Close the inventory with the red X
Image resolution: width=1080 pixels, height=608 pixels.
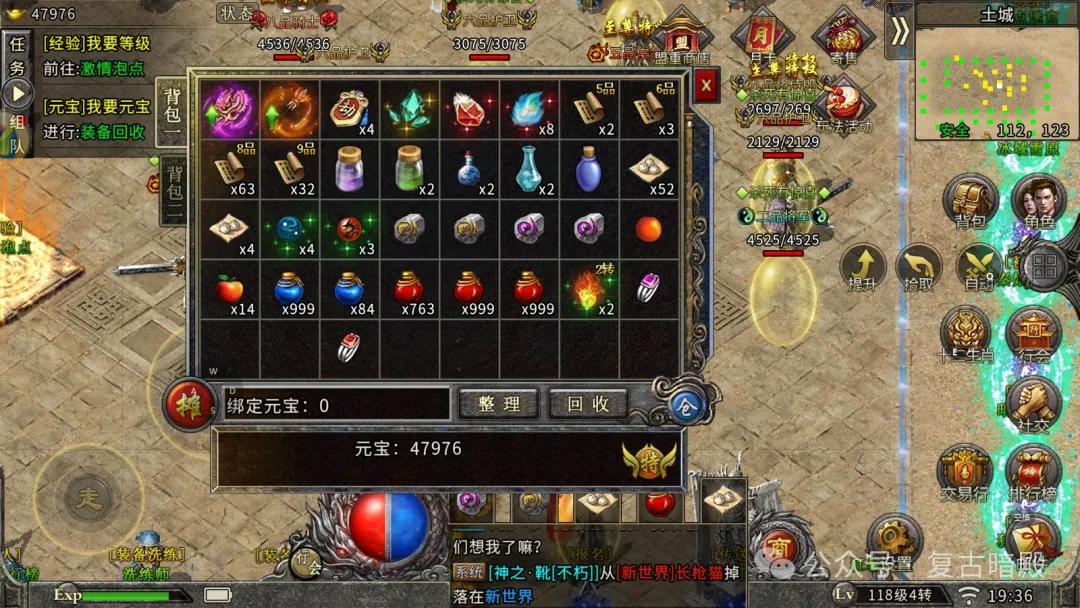click(706, 86)
